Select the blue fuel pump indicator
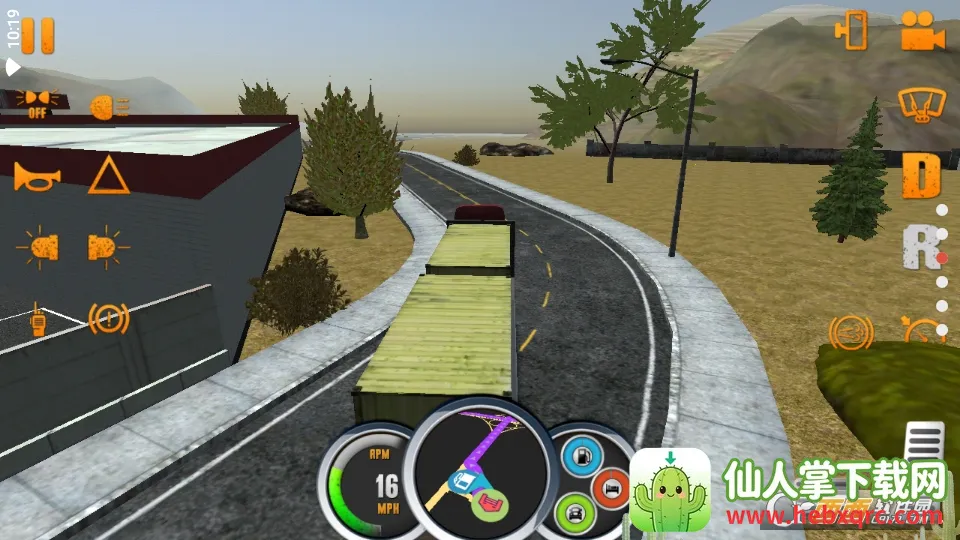 click(580, 456)
